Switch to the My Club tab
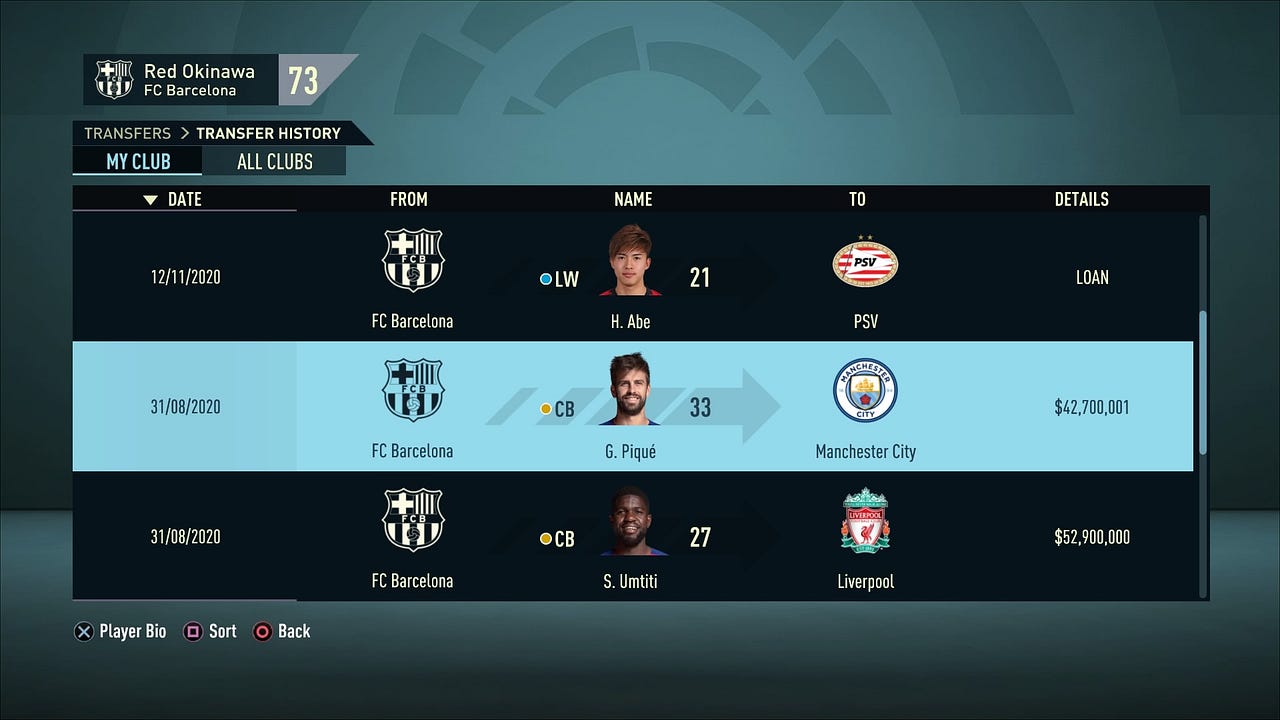This screenshot has width=1280, height=720. [x=138, y=162]
